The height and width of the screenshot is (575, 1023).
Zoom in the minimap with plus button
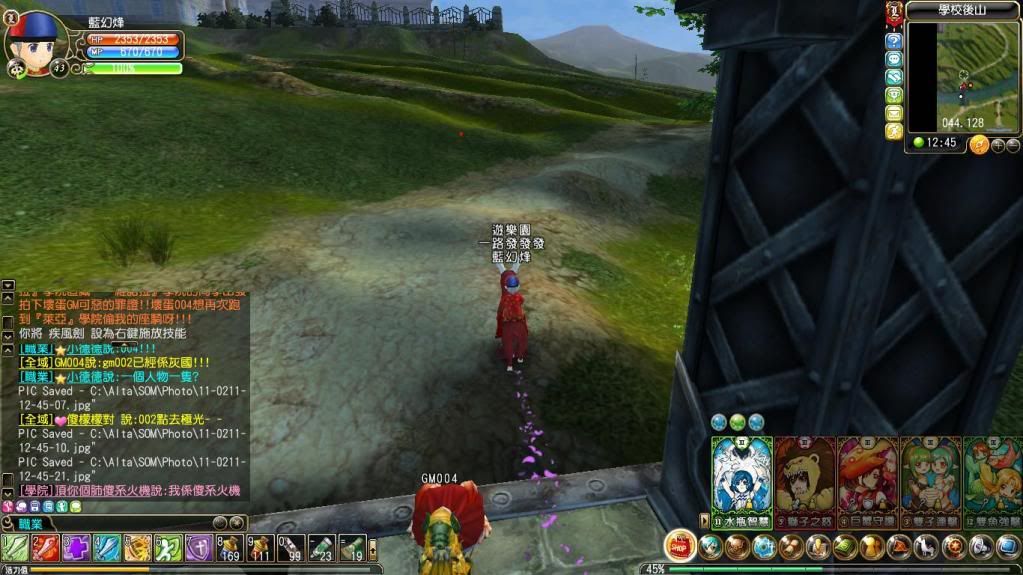click(x=997, y=145)
